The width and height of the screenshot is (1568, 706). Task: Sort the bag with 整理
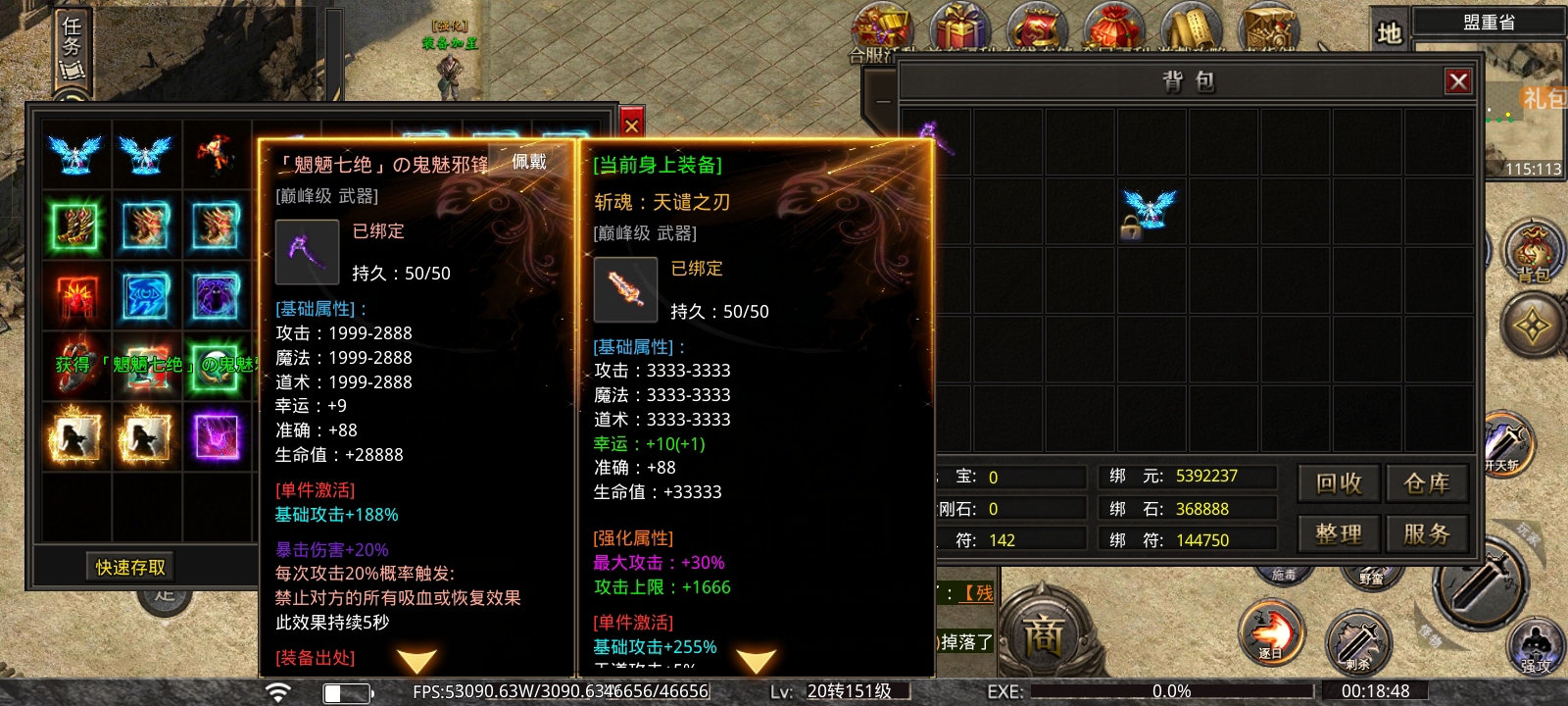pos(1339,534)
